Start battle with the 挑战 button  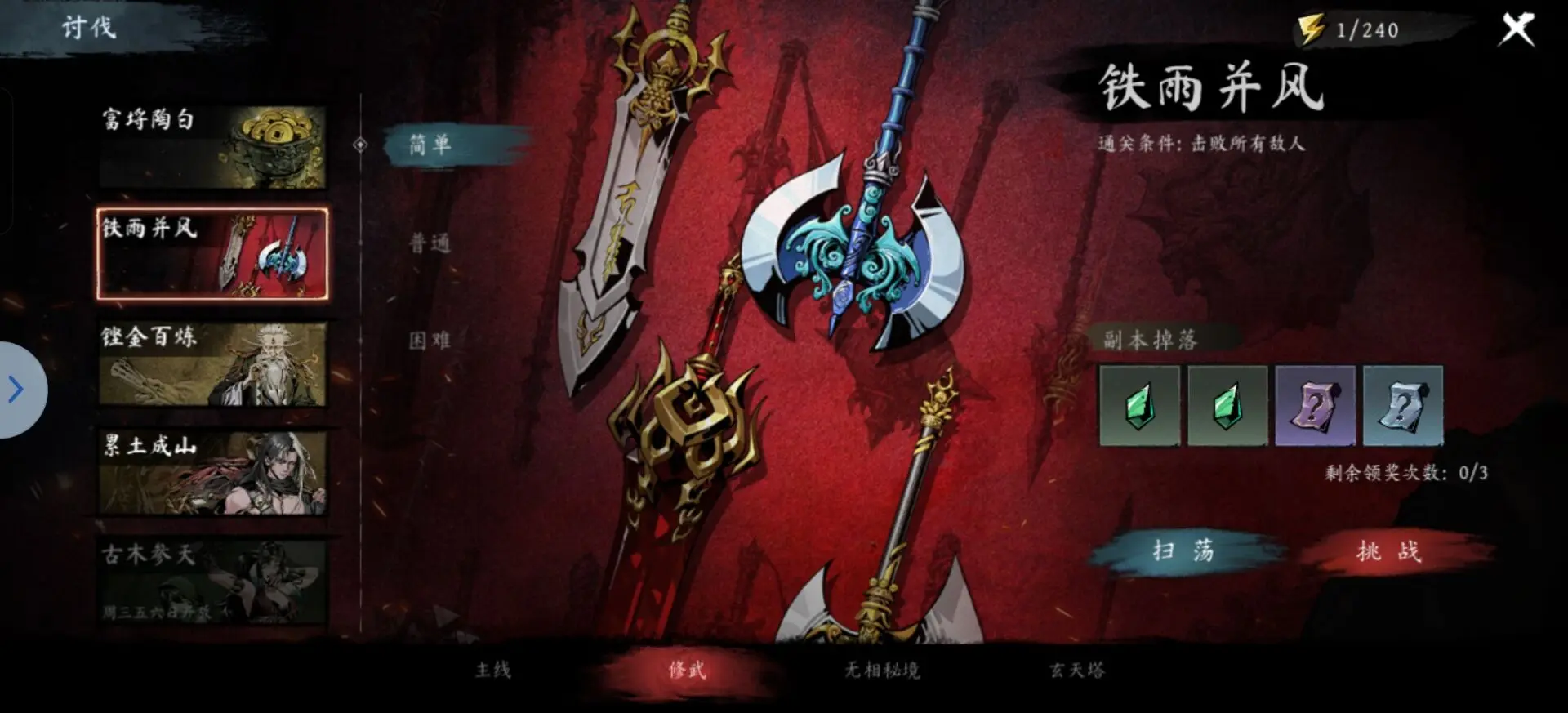tap(1388, 553)
